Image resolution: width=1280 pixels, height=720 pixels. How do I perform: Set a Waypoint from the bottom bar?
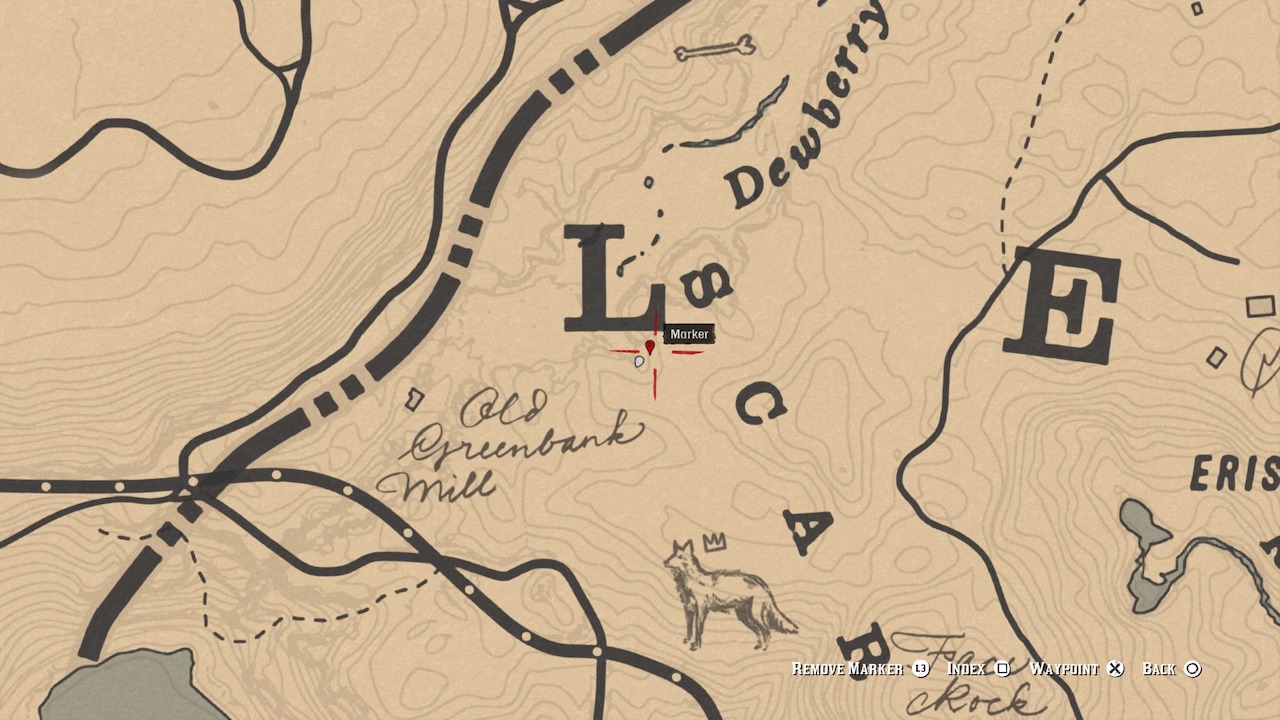(1067, 668)
